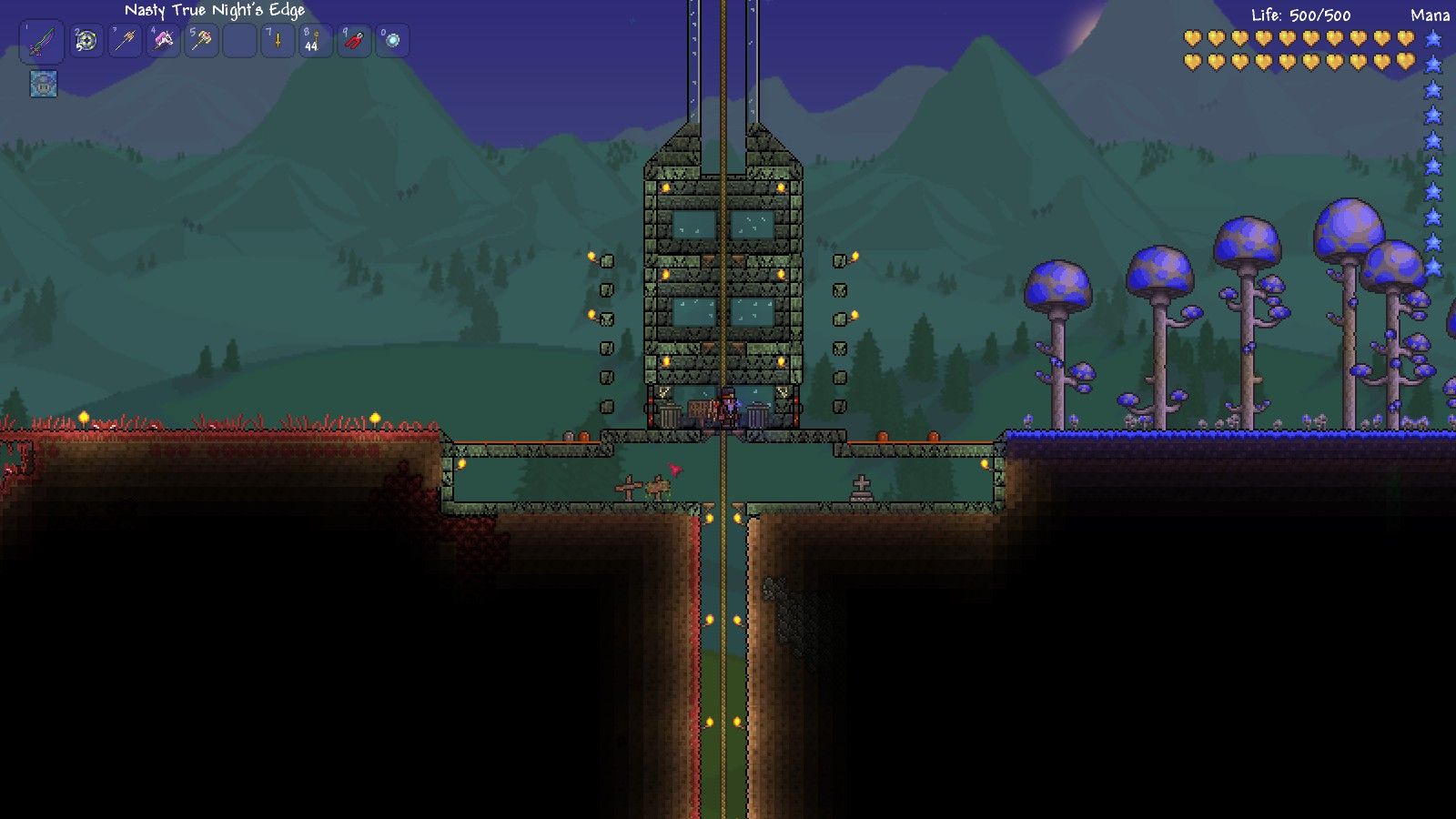Pick the red wire cutter tool slot
This screenshot has width=1456, height=819.
tap(354, 41)
